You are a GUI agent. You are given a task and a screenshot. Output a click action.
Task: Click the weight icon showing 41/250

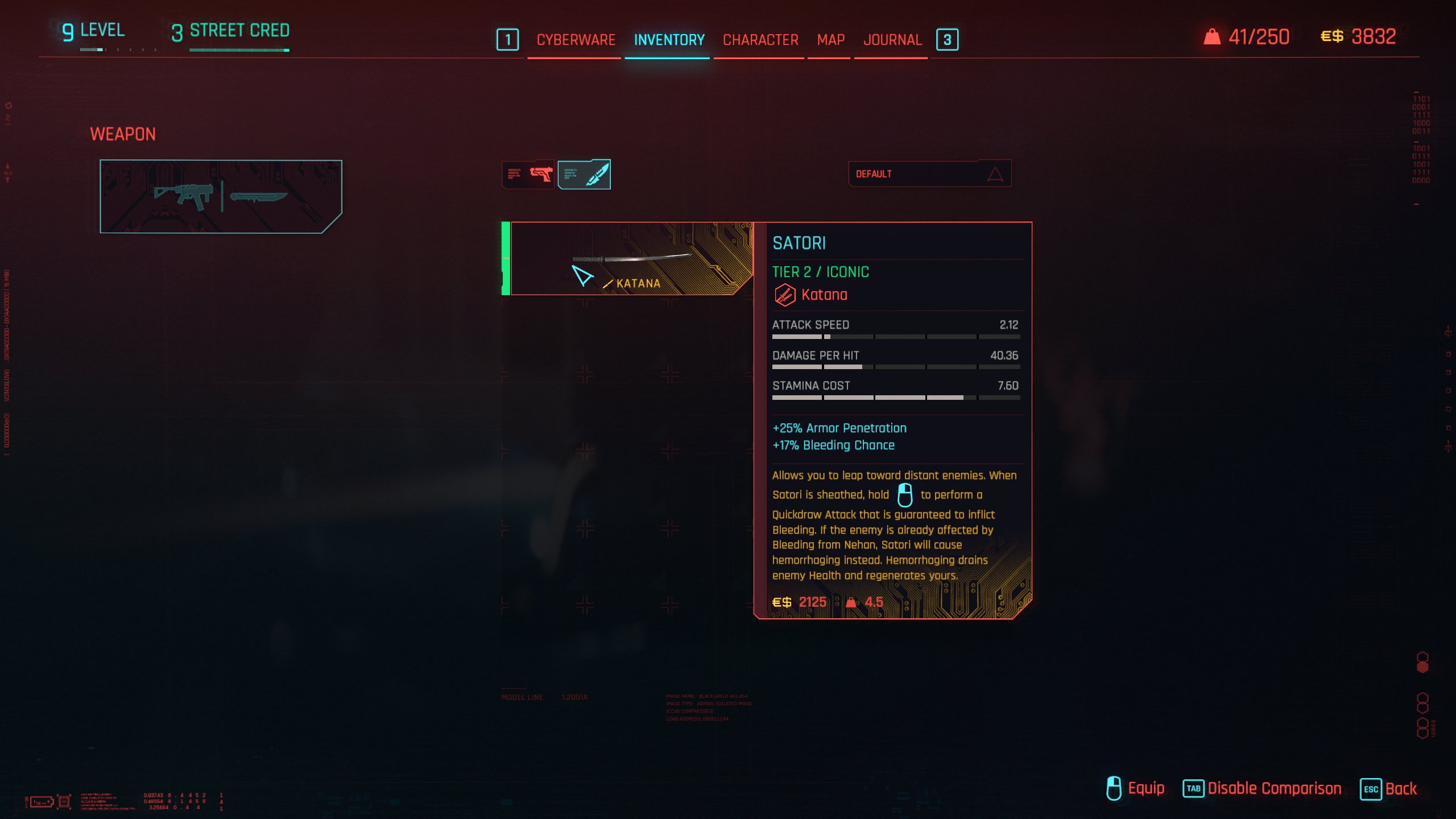[x=1212, y=36]
